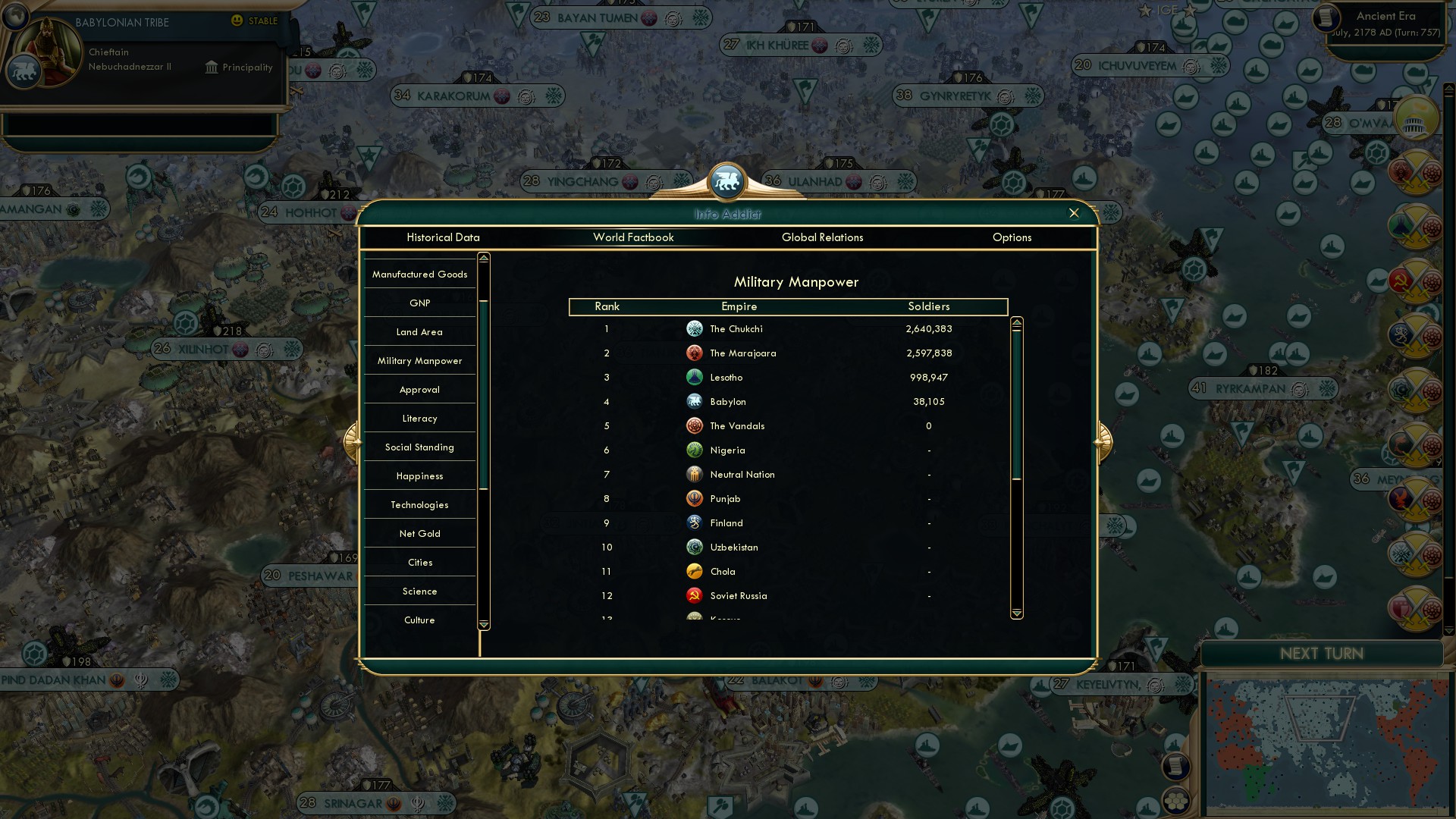Open the Historical Data tab
This screenshot has width=1456, height=819.
[x=443, y=237]
